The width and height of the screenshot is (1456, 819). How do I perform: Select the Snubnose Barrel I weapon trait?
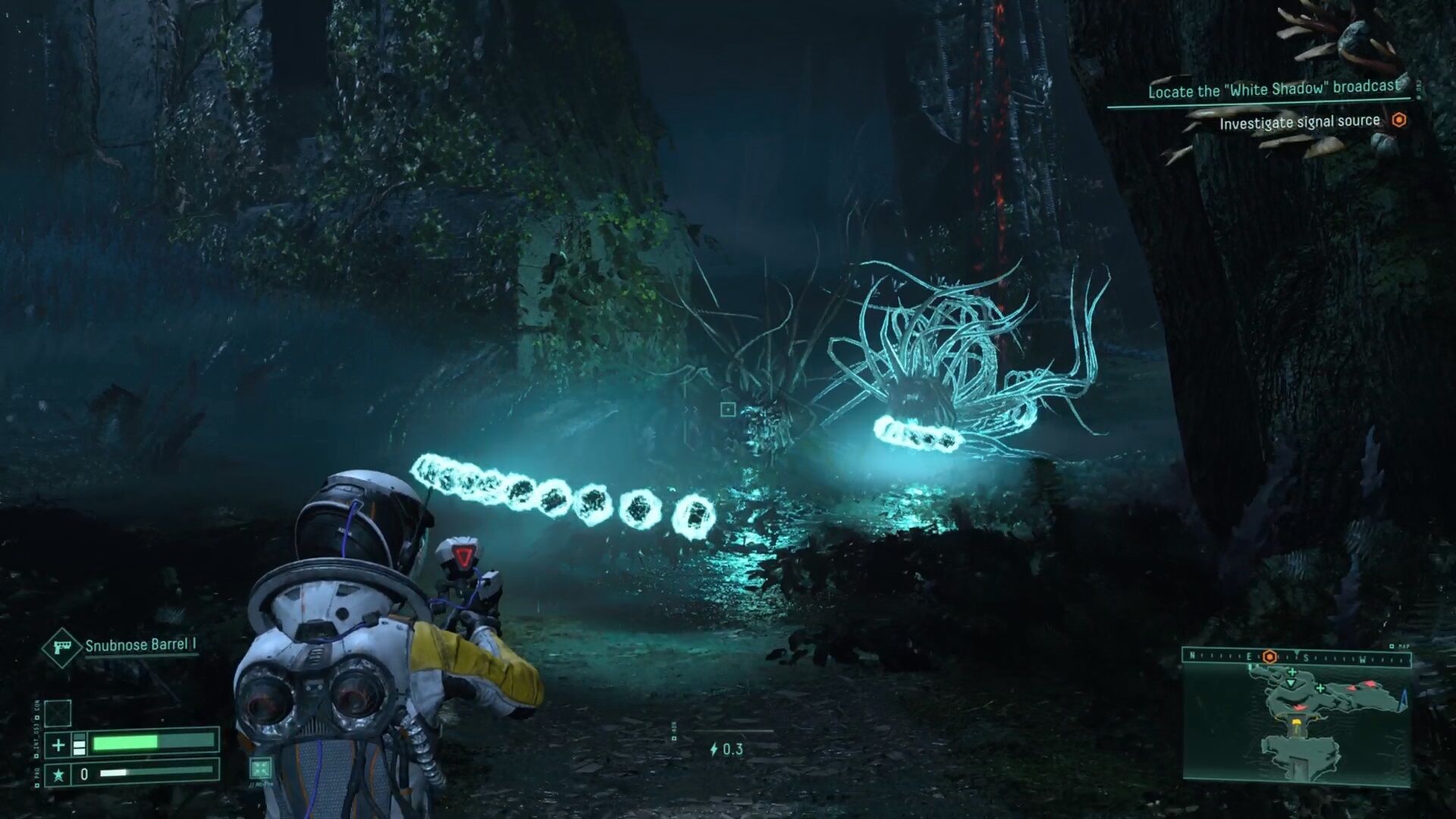click(x=141, y=645)
